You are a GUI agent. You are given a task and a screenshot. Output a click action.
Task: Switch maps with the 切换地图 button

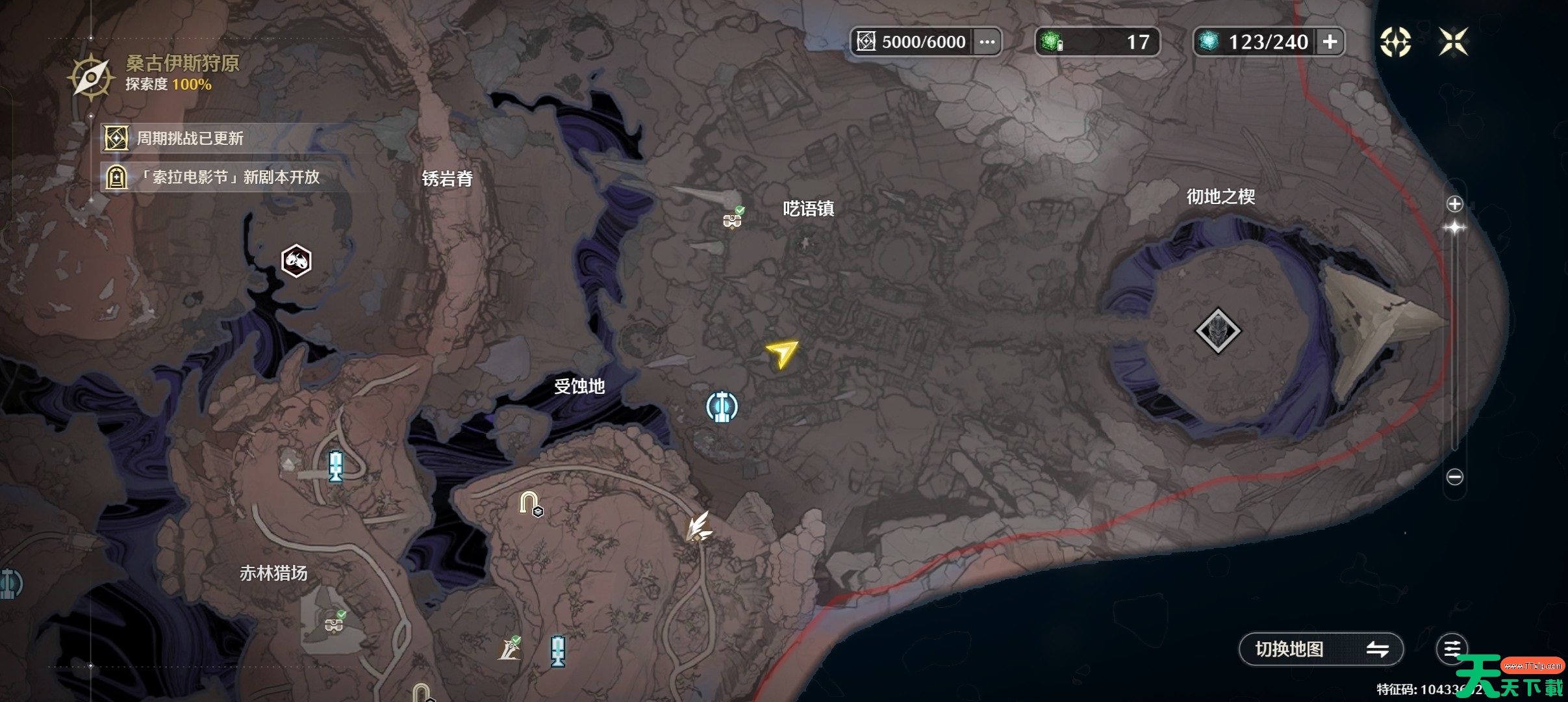1321,649
